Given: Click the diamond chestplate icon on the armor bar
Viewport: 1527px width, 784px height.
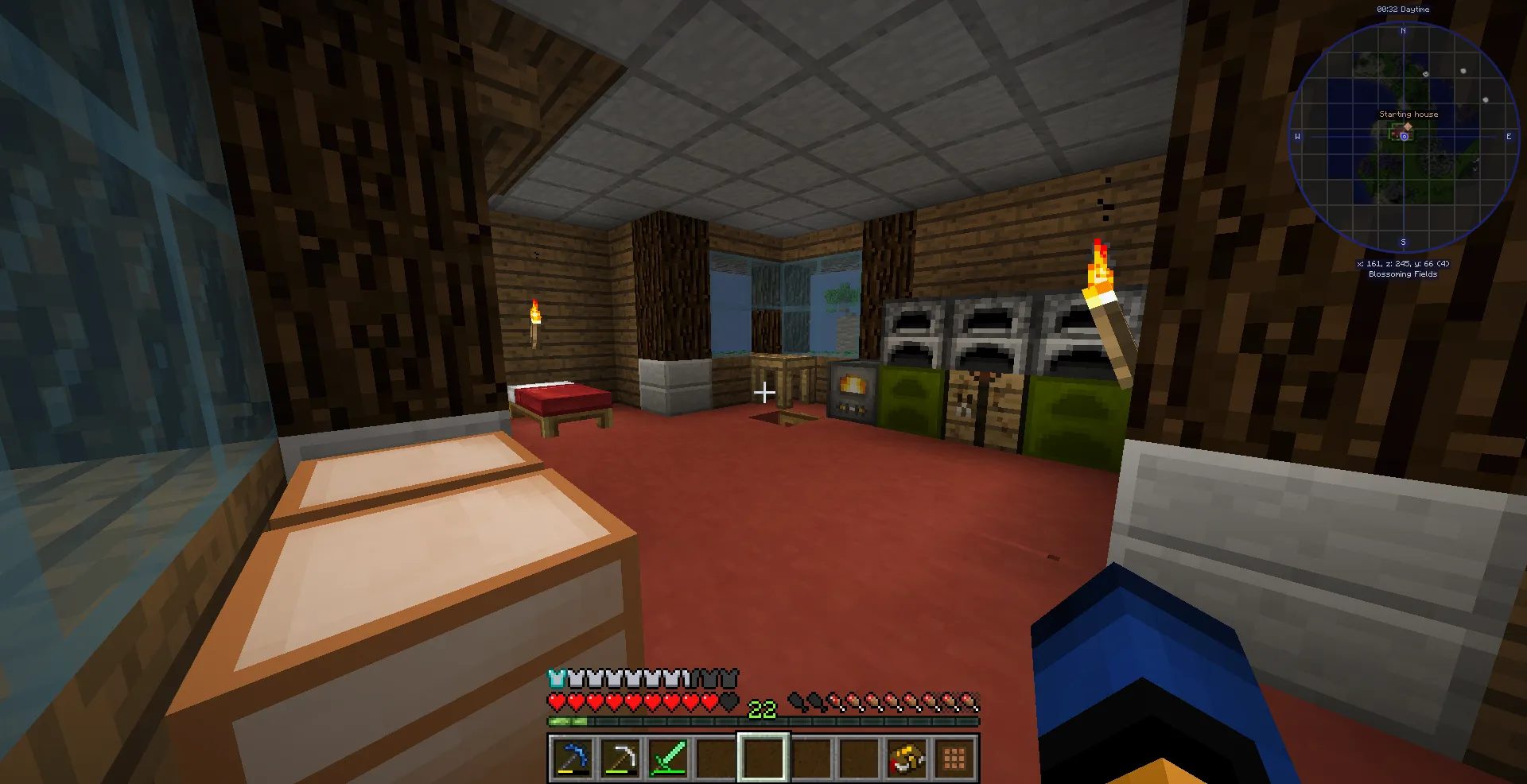Looking at the screenshot, I should (557, 680).
